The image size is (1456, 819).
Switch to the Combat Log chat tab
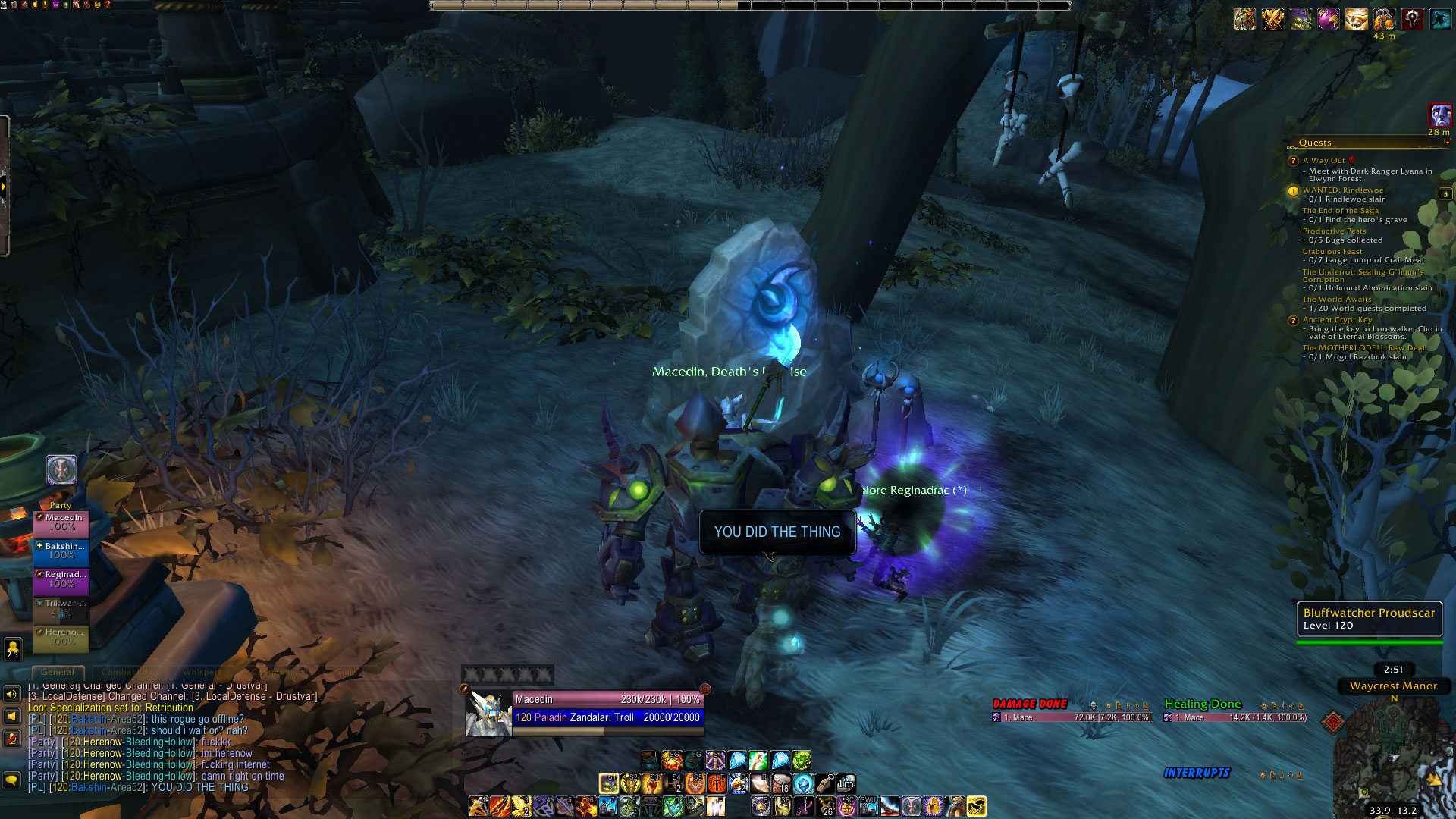click(127, 672)
